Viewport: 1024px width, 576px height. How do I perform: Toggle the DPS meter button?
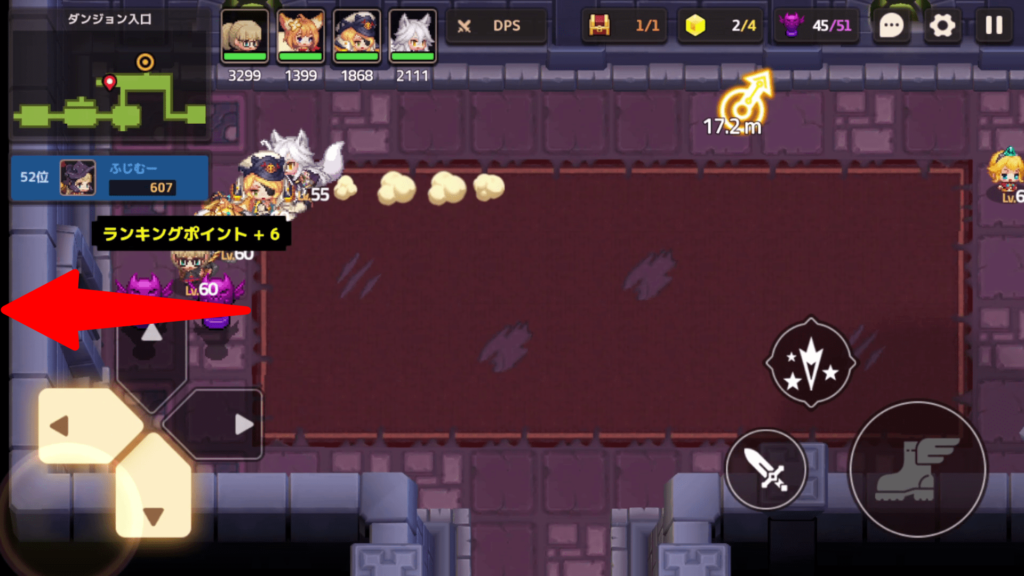[496, 26]
